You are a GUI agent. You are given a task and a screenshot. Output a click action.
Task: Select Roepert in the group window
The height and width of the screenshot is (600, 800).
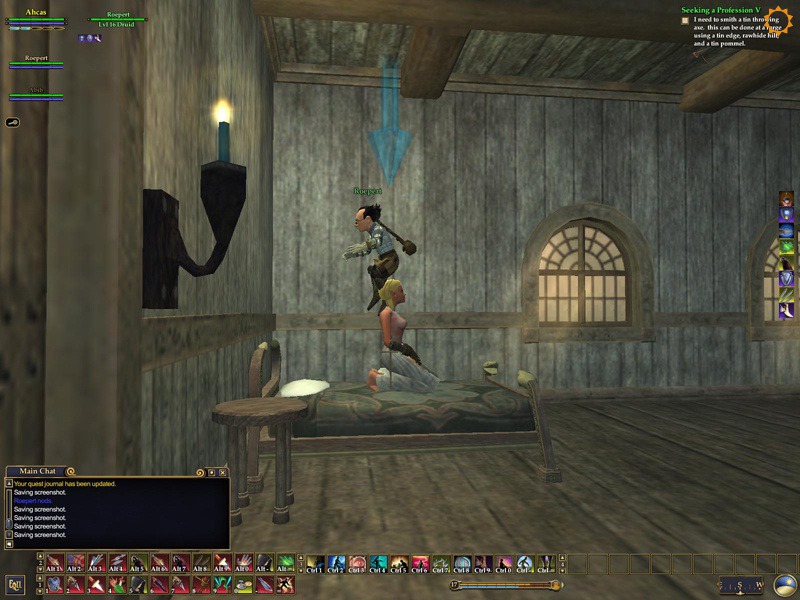36,61
